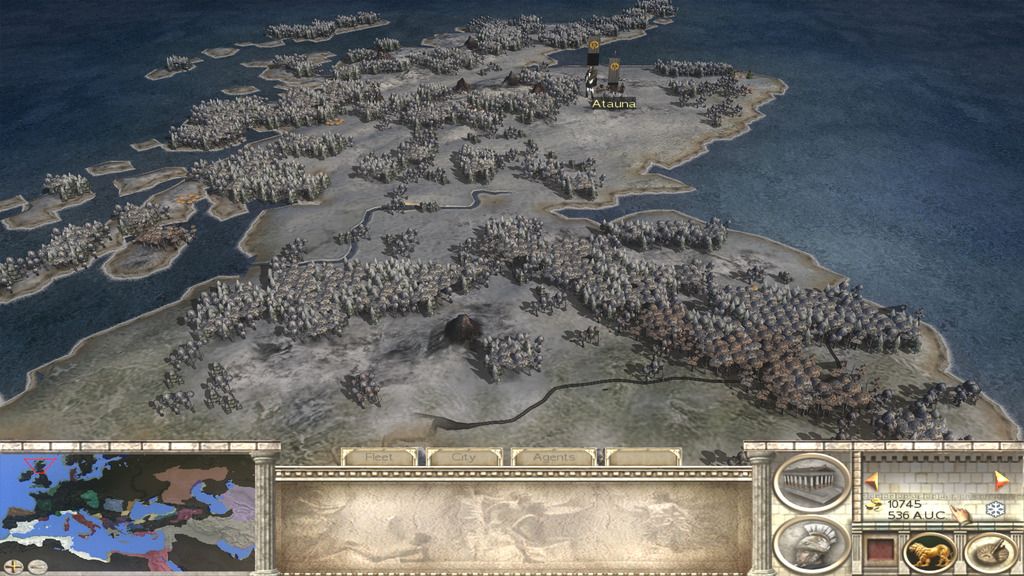Click the red square panel button
The width and height of the screenshot is (1024, 576).
[x=879, y=552]
